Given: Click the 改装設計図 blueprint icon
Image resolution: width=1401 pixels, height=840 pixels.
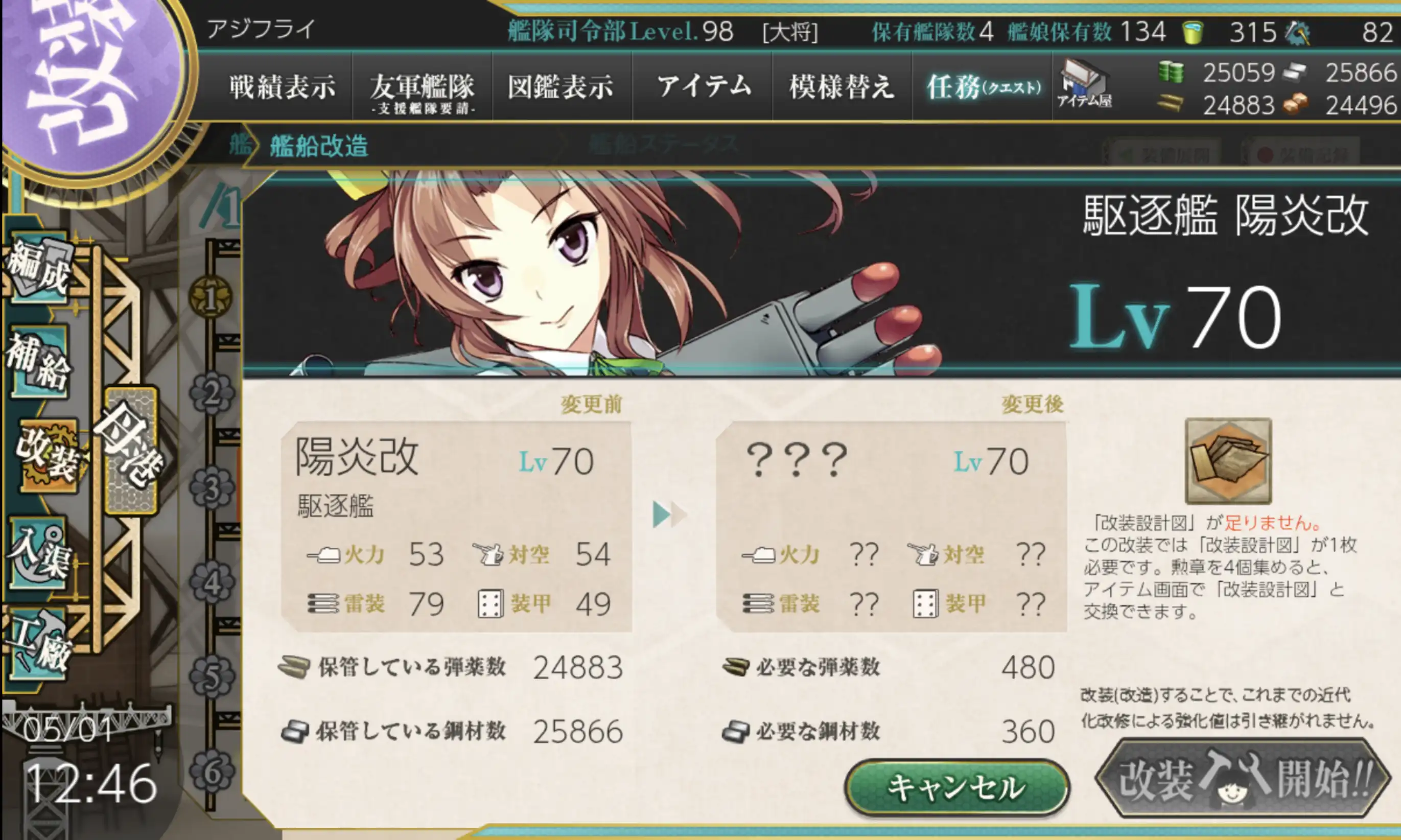Looking at the screenshot, I should point(1228,461).
